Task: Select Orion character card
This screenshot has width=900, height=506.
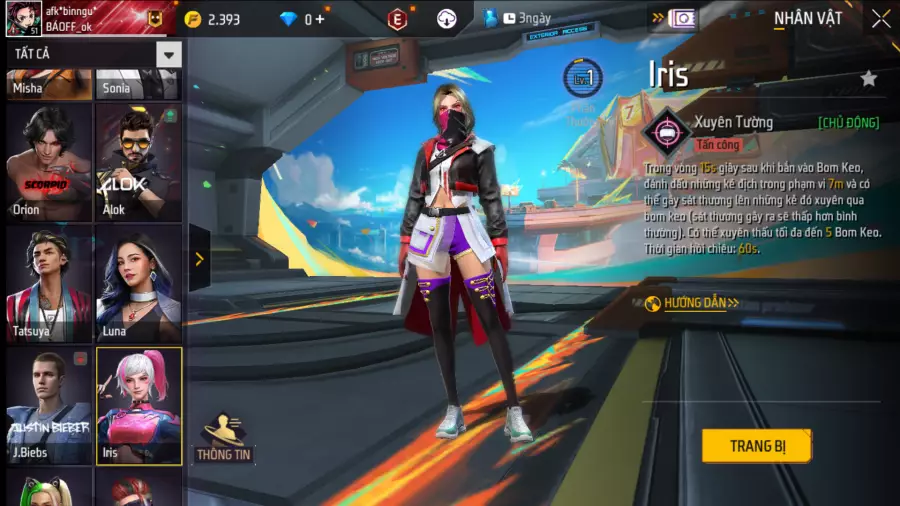Action: [49, 160]
